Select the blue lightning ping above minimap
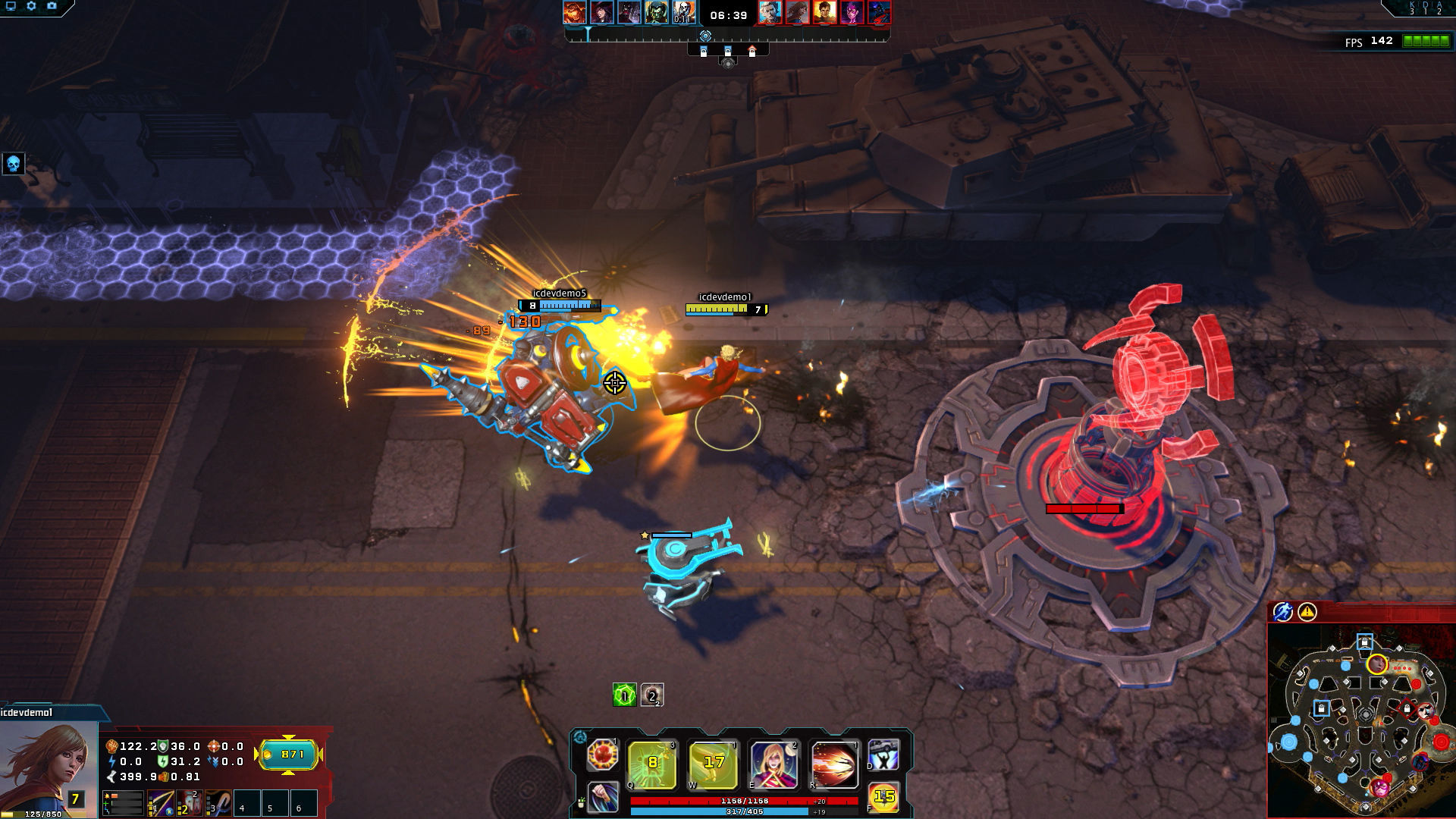The image size is (1456, 819). coord(1282,612)
